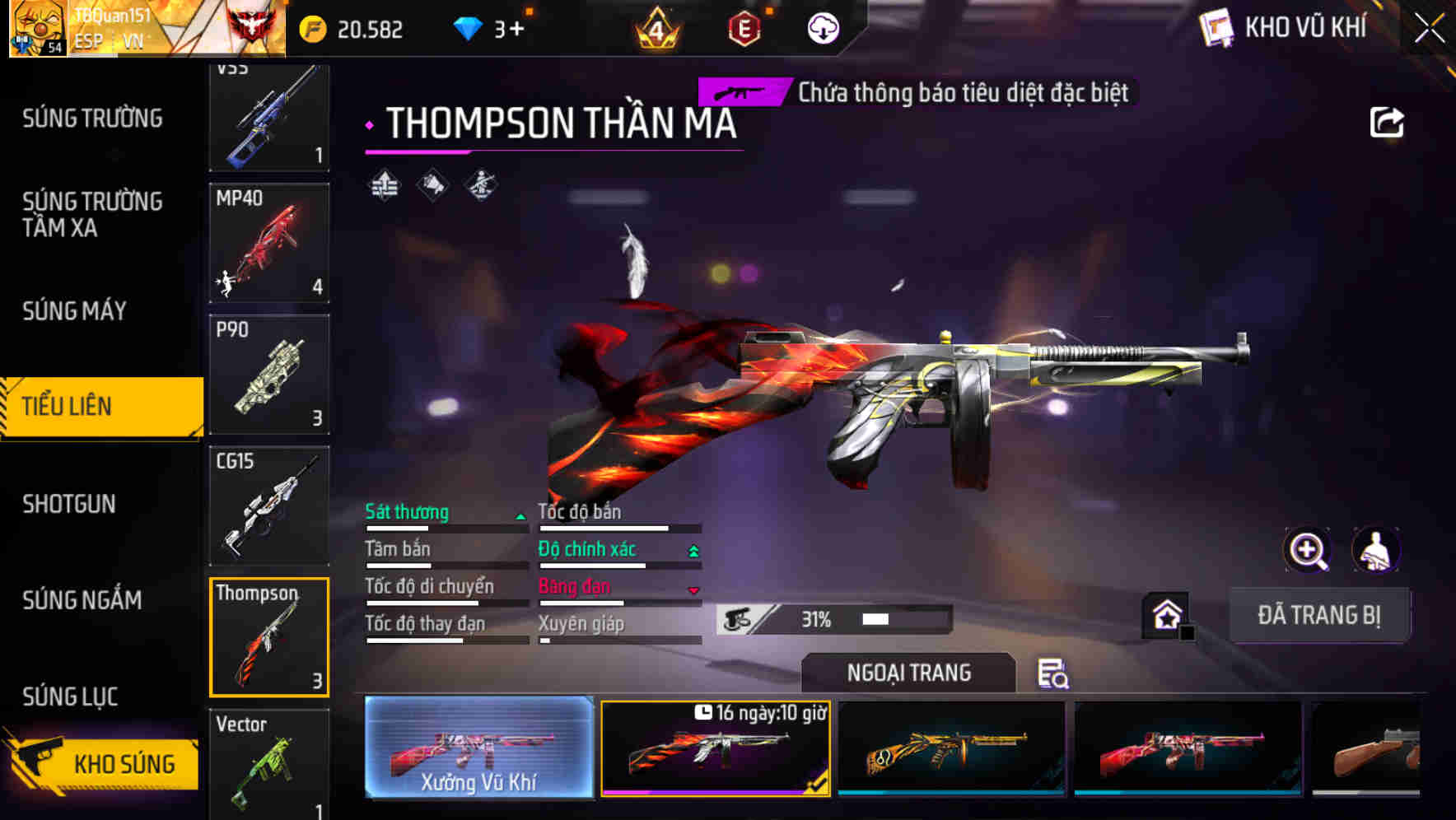Screen dimensions: 1456x820
Task: Select the timed skin showing 16 ngày:10 giờ
Action: click(716, 749)
